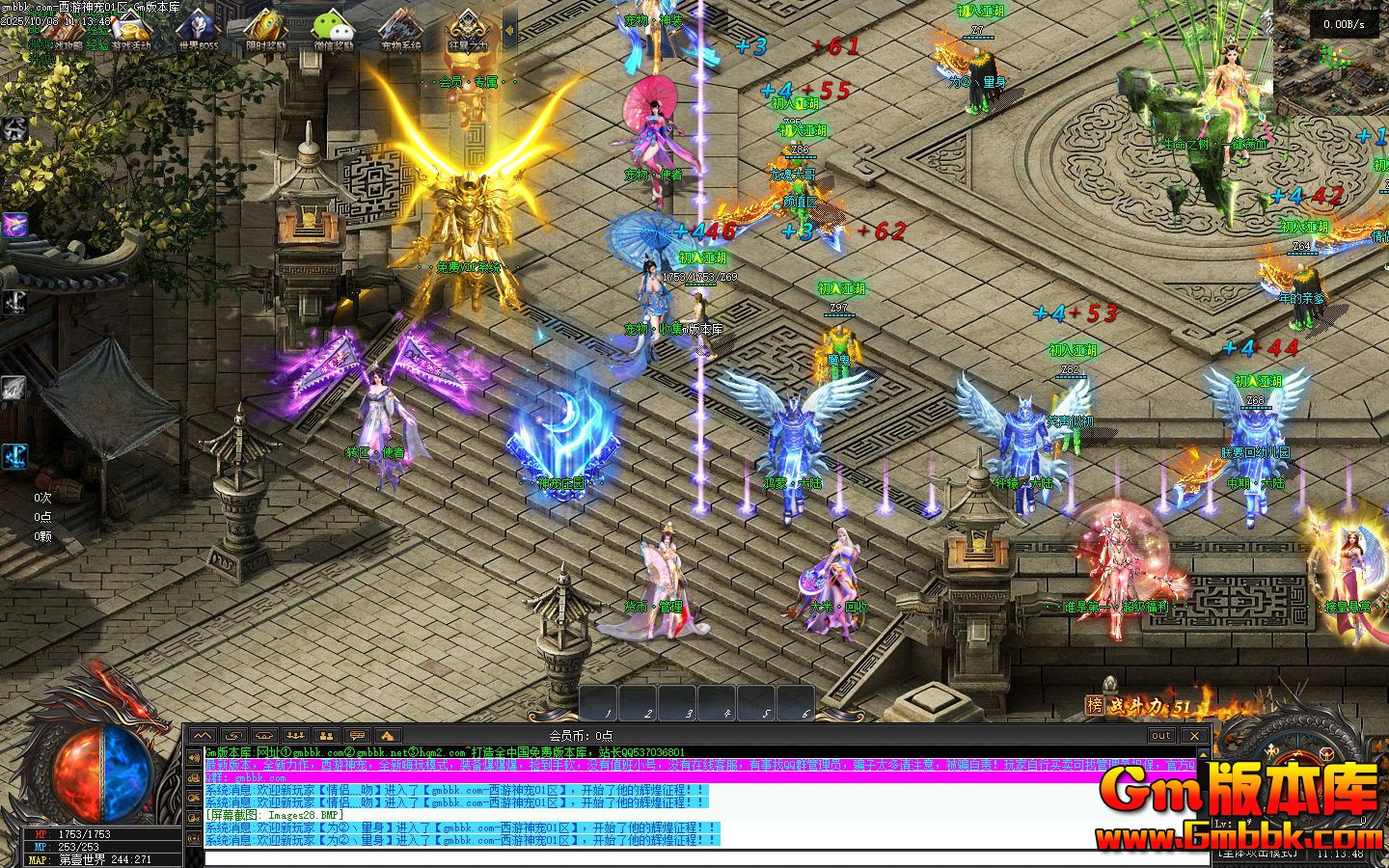Click the chat panel 'out' button

1161,736
